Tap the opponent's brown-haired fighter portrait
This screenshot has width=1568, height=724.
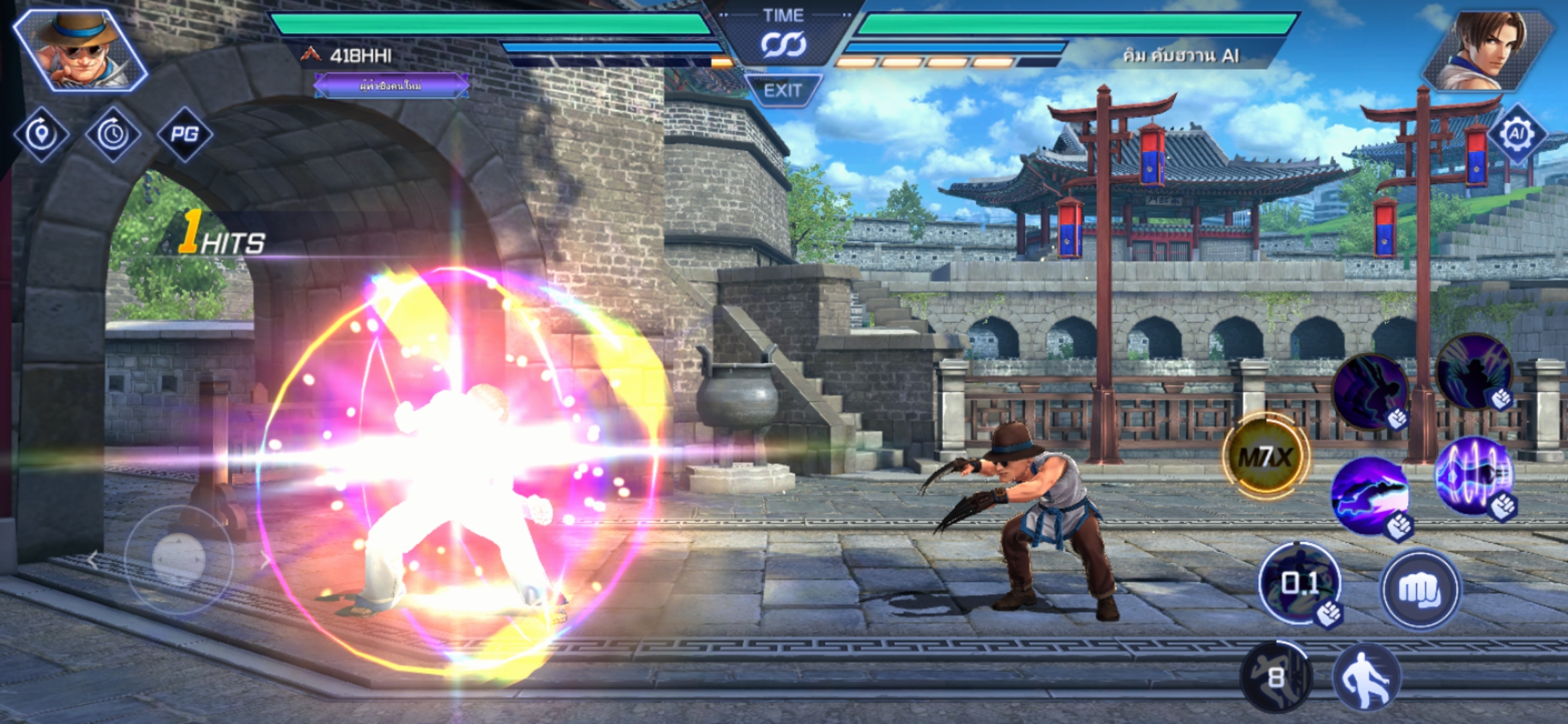click(x=1488, y=50)
